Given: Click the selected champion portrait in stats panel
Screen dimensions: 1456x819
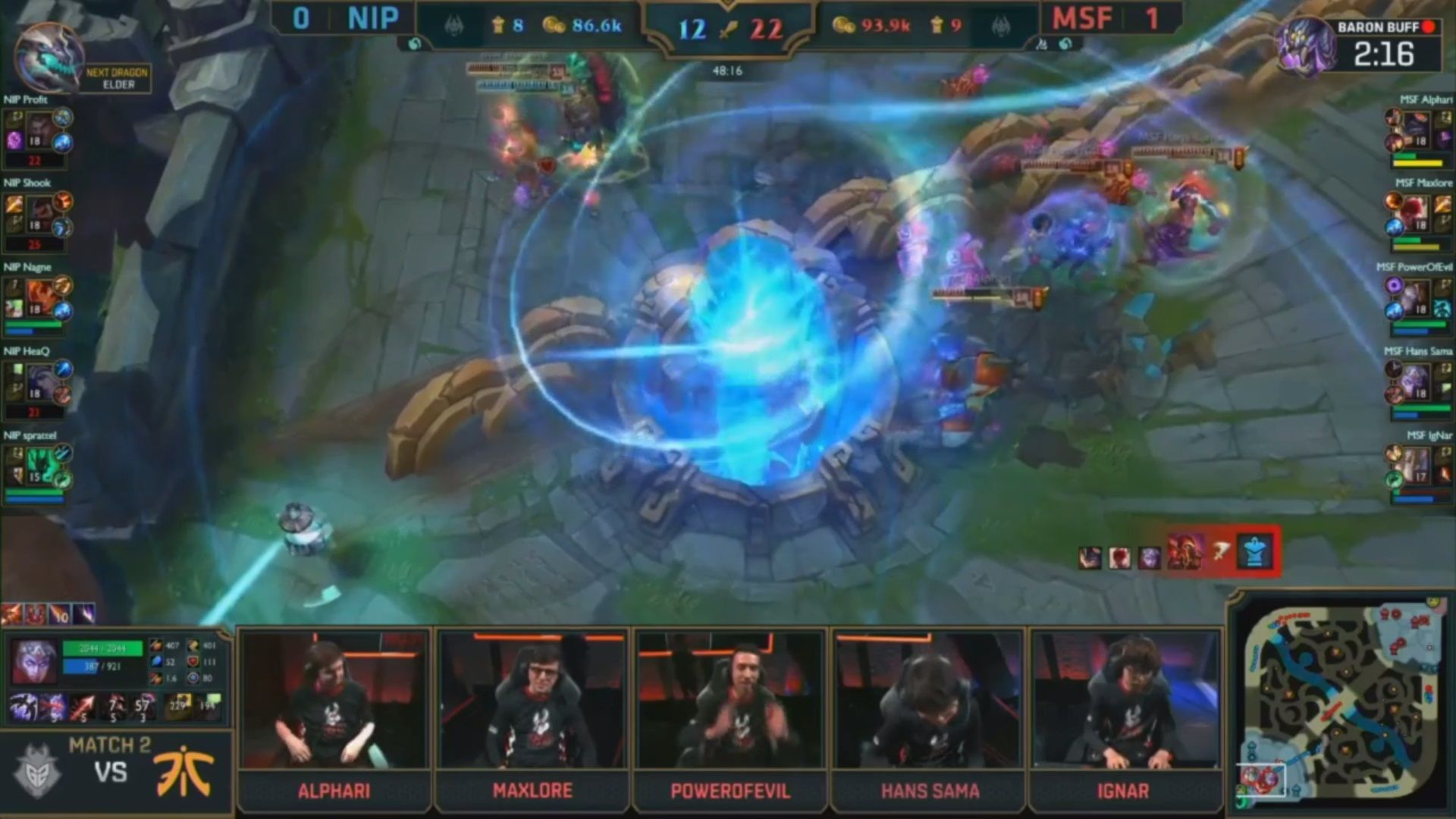Looking at the screenshot, I should tap(33, 661).
